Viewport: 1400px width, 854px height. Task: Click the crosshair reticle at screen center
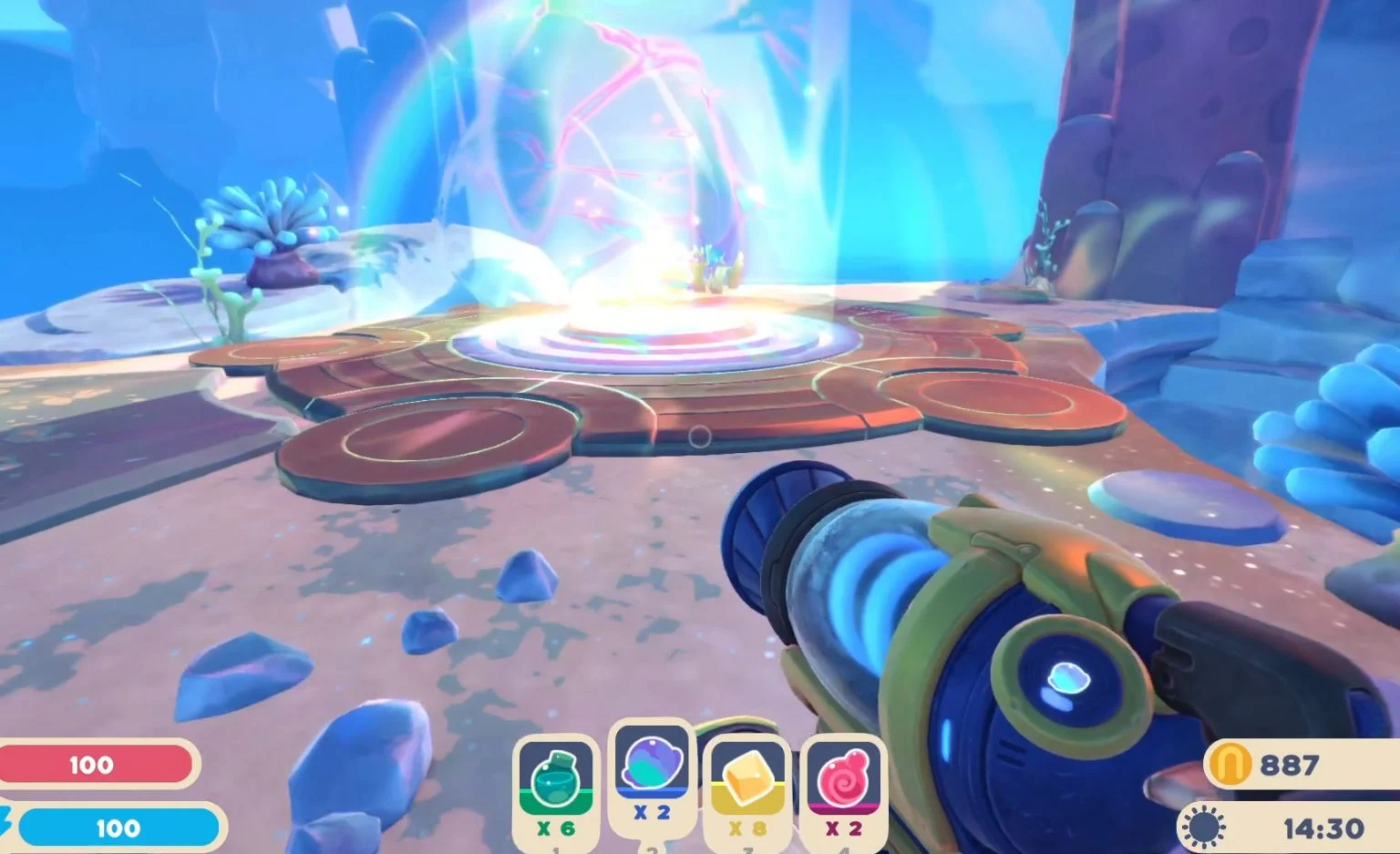700,437
